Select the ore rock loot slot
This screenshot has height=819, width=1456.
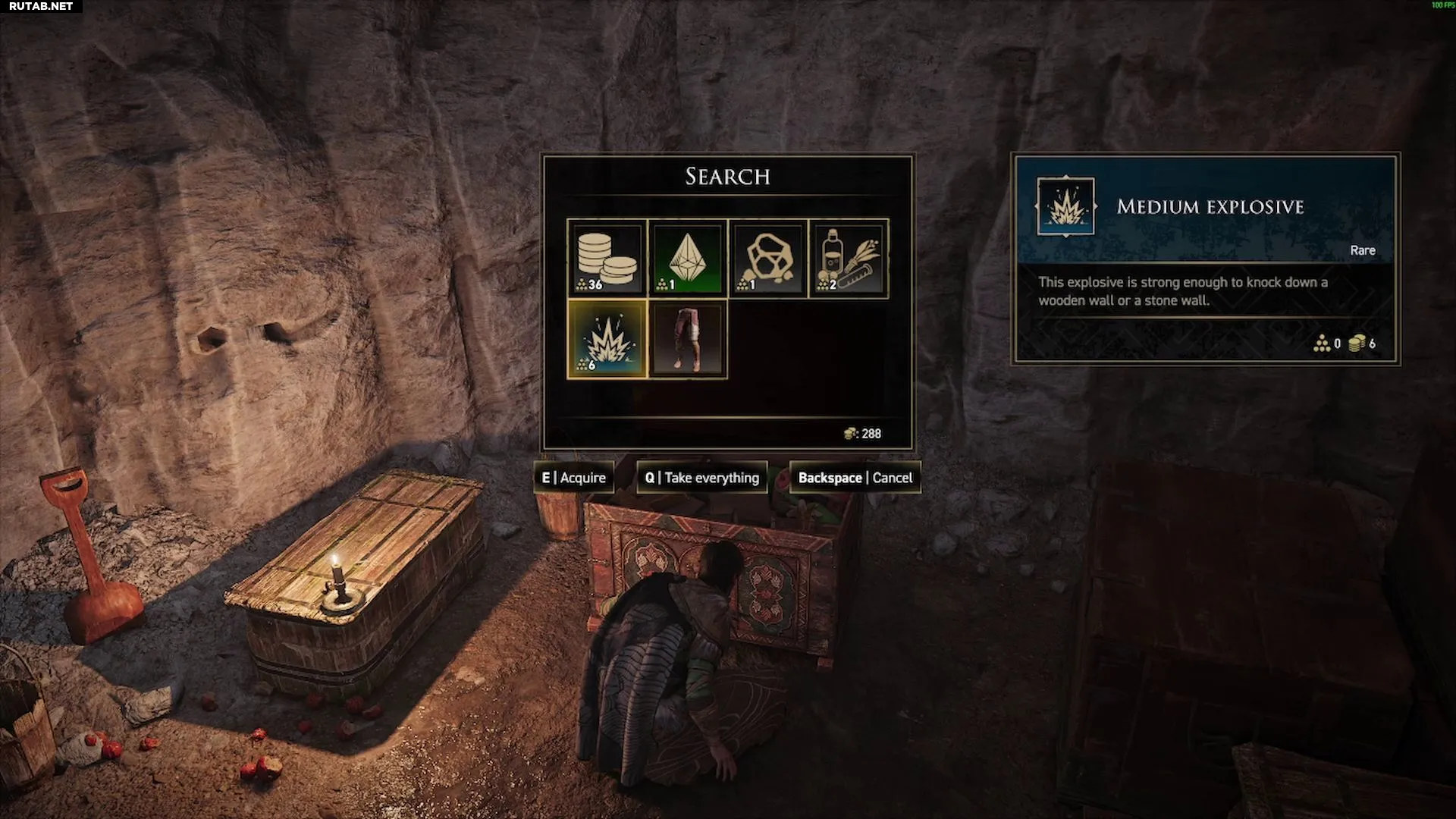click(x=768, y=259)
